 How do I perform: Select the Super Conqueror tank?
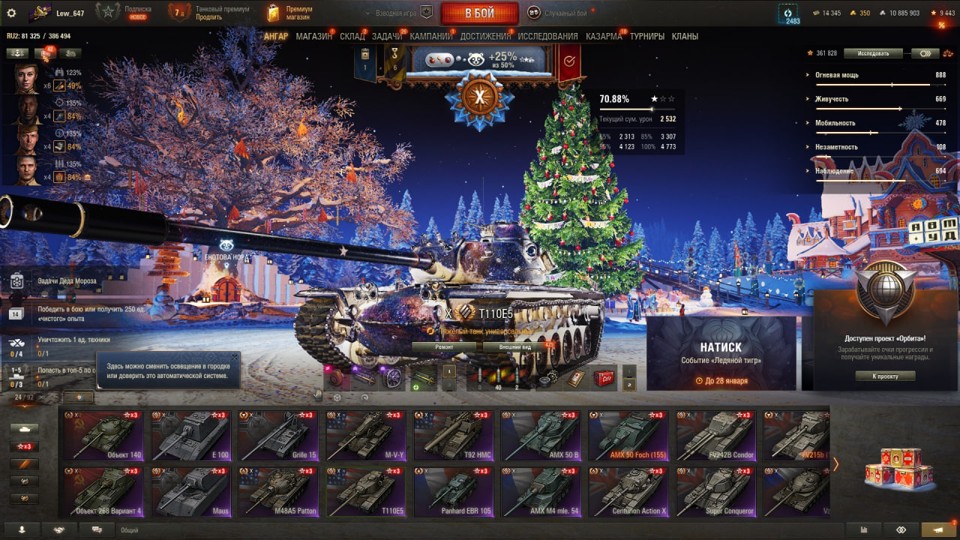click(x=717, y=494)
